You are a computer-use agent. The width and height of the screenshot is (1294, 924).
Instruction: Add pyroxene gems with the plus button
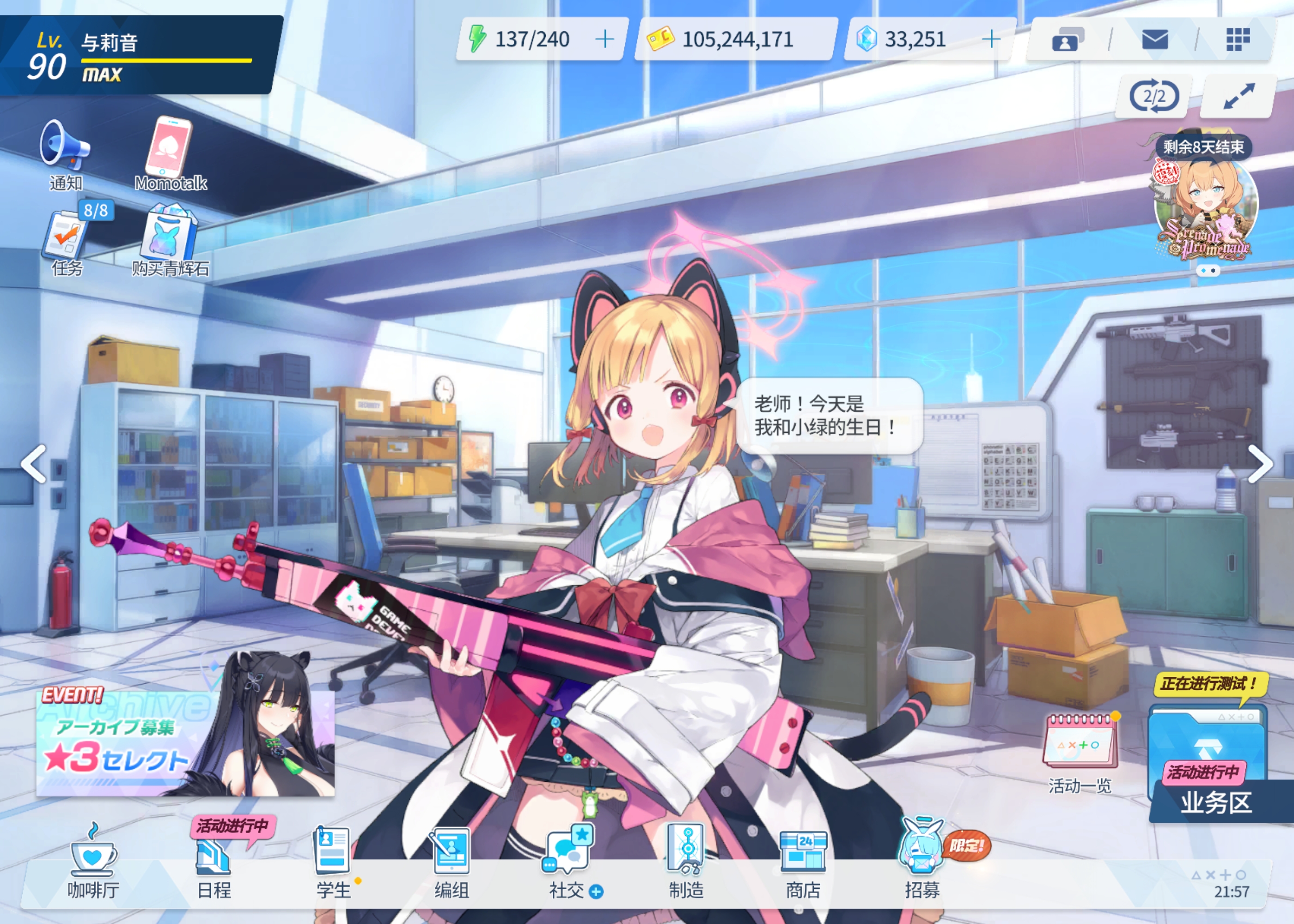[x=991, y=39]
